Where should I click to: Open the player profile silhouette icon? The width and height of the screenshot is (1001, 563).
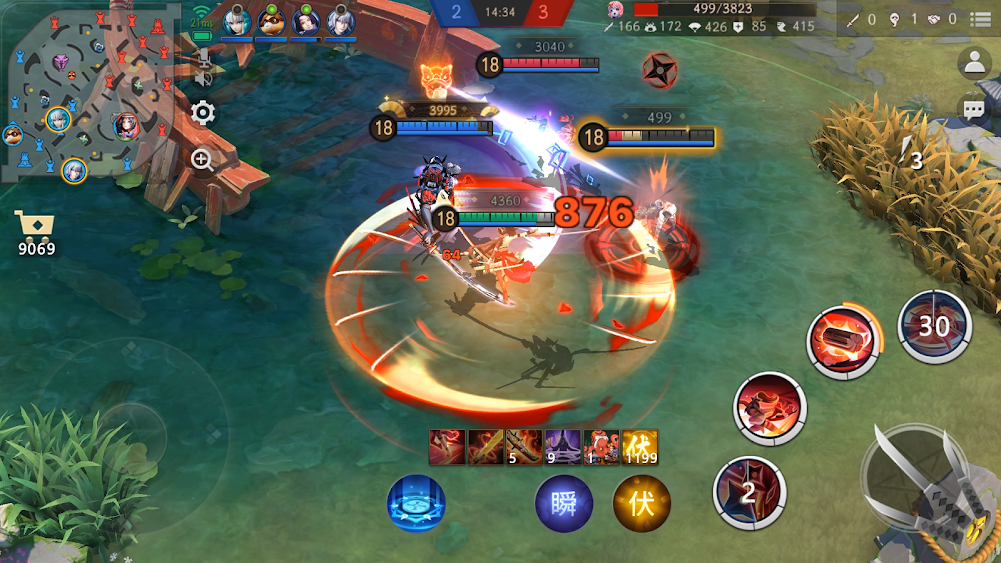coord(973,63)
